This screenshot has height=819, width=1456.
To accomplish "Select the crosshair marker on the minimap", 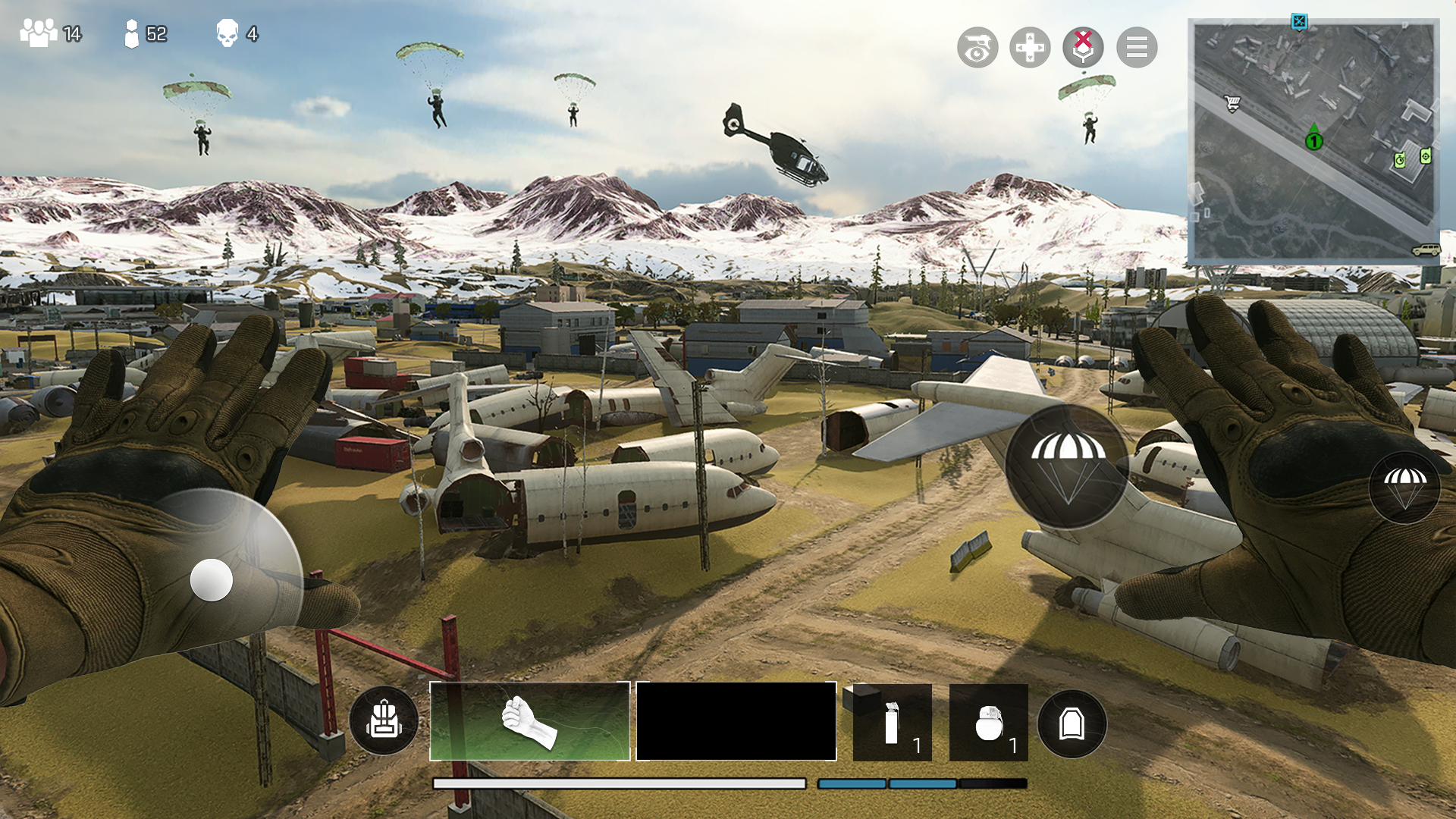I will point(1426,156).
